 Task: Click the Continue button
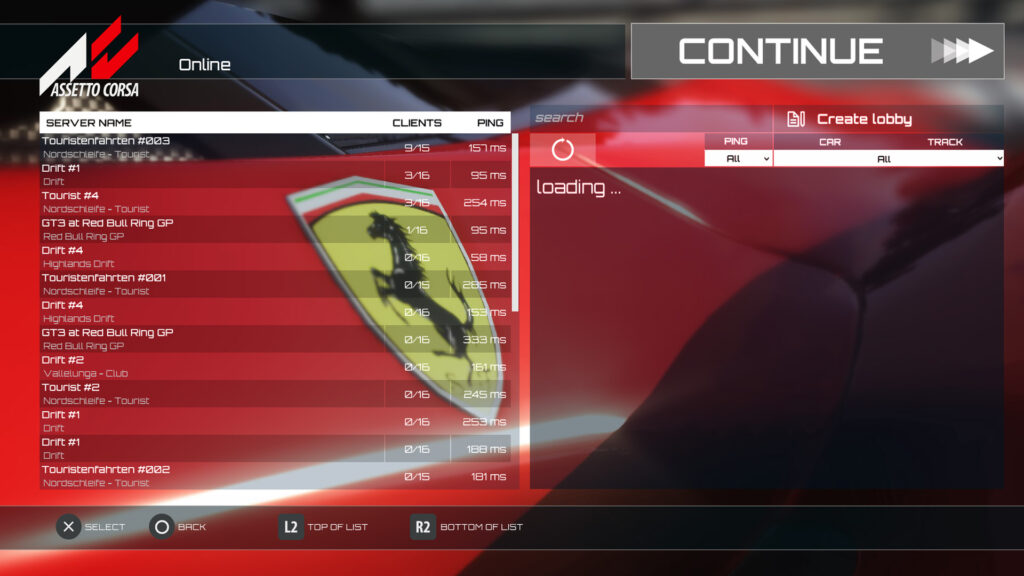click(817, 51)
